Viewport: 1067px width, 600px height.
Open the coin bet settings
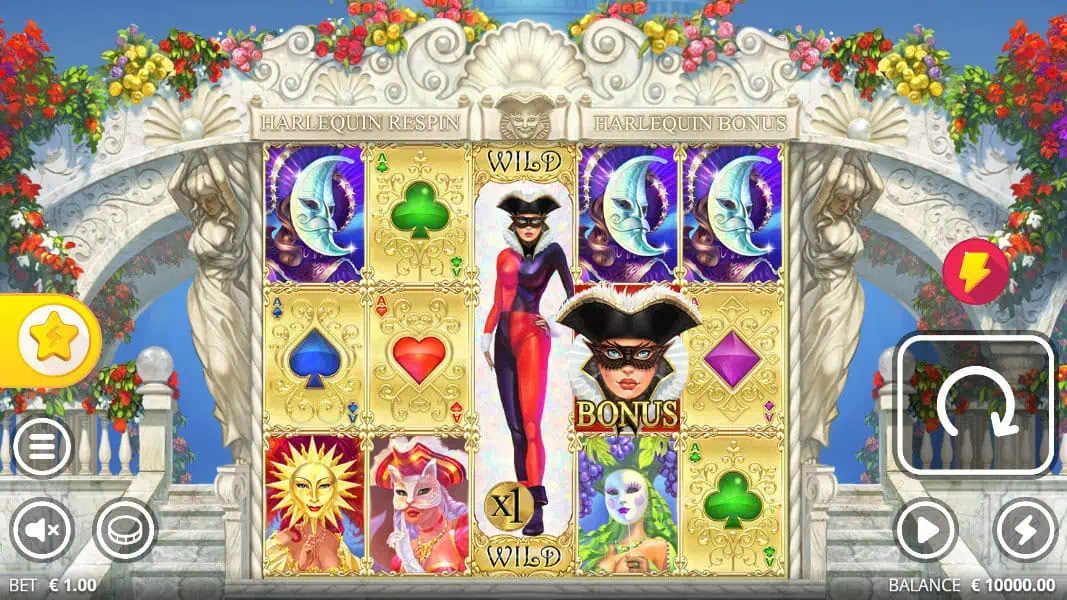[125, 529]
